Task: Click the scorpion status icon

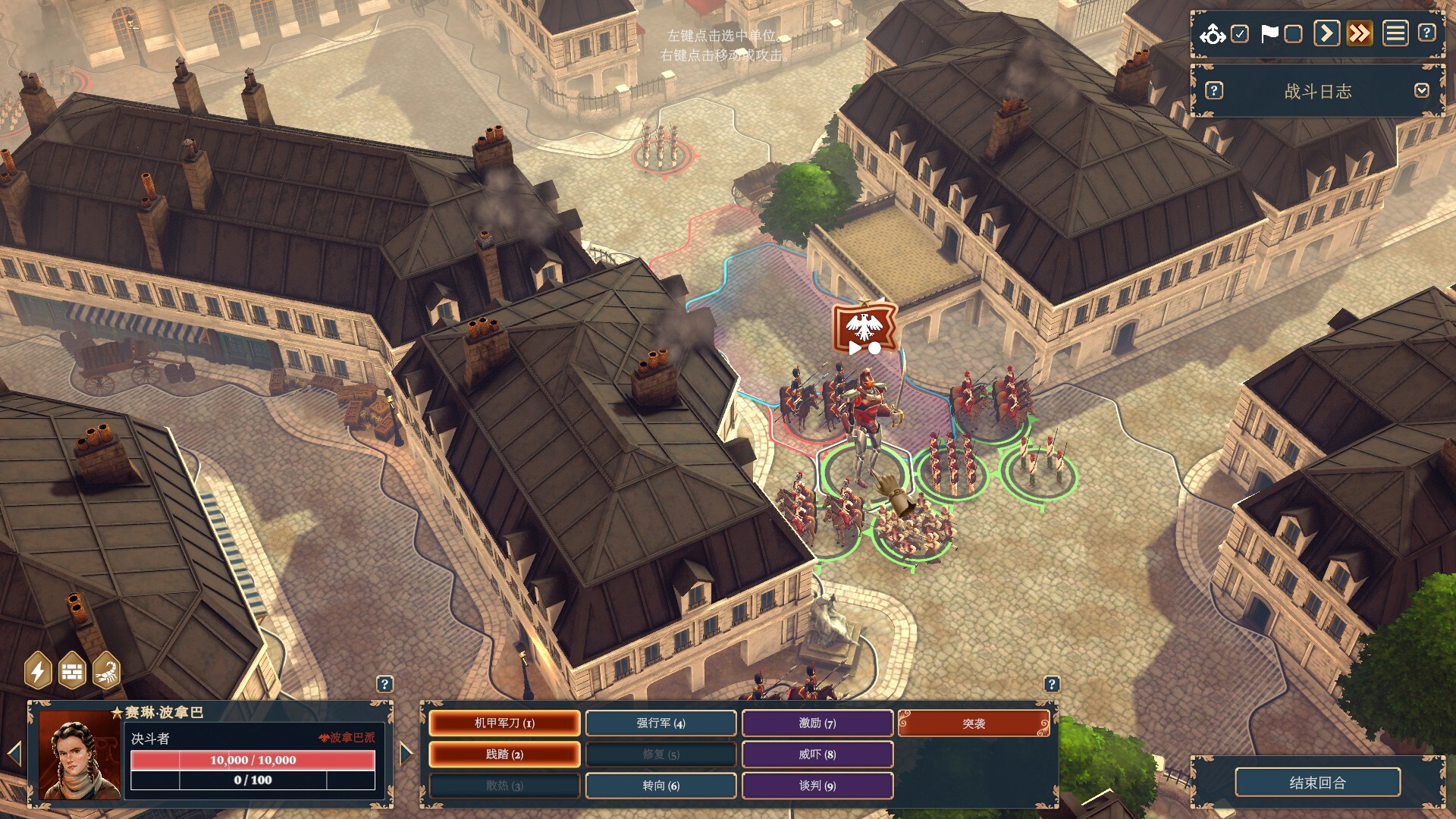Action: click(106, 671)
